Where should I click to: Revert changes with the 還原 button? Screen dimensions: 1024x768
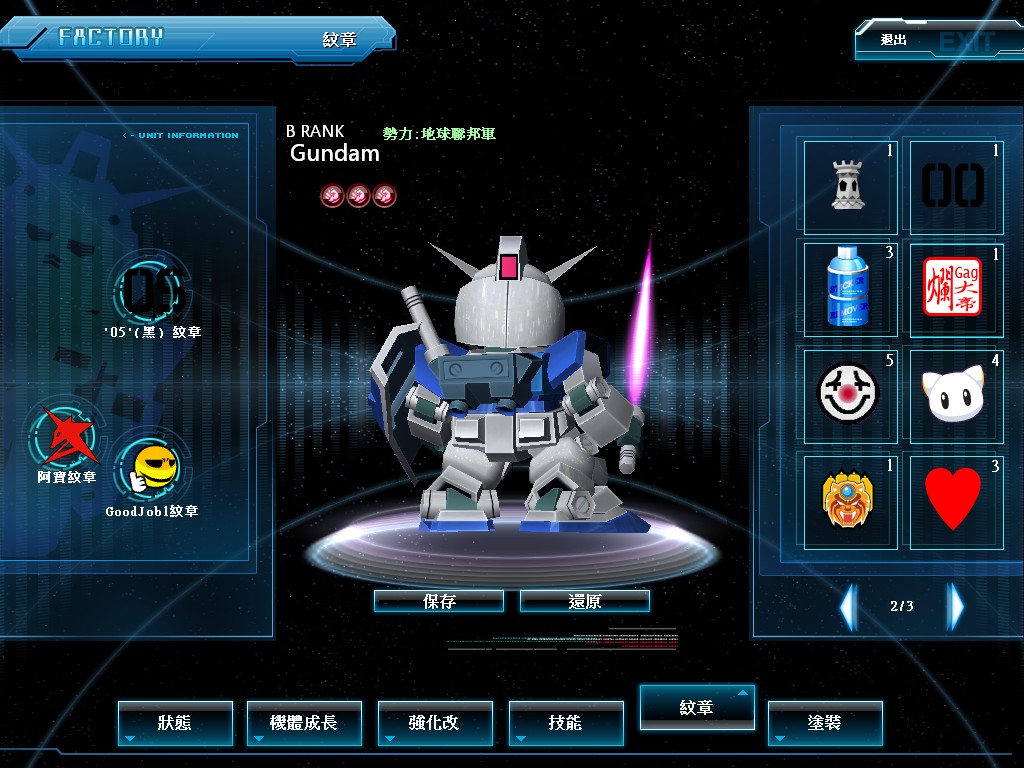(x=585, y=601)
